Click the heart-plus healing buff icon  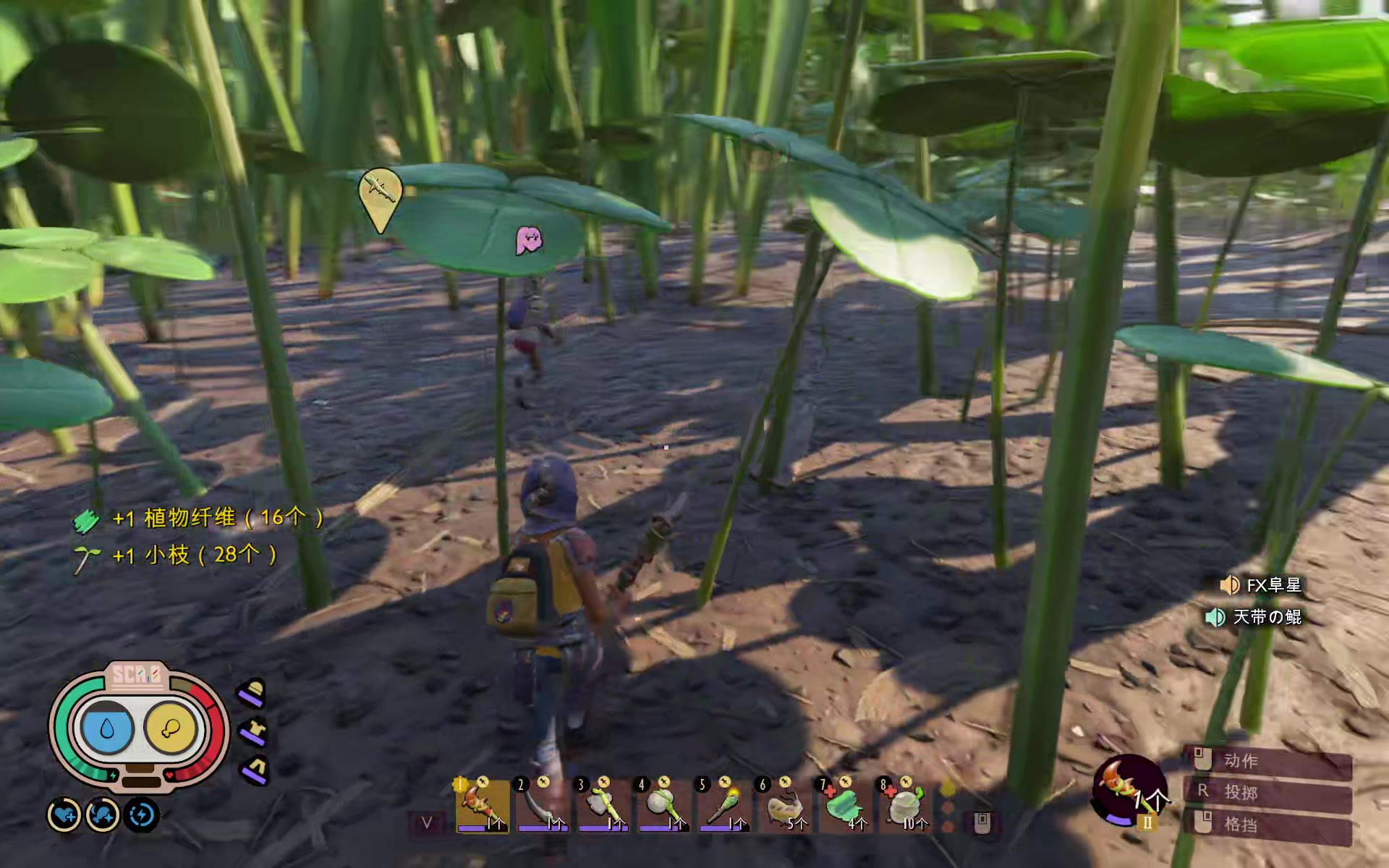[x=64, y=816]
